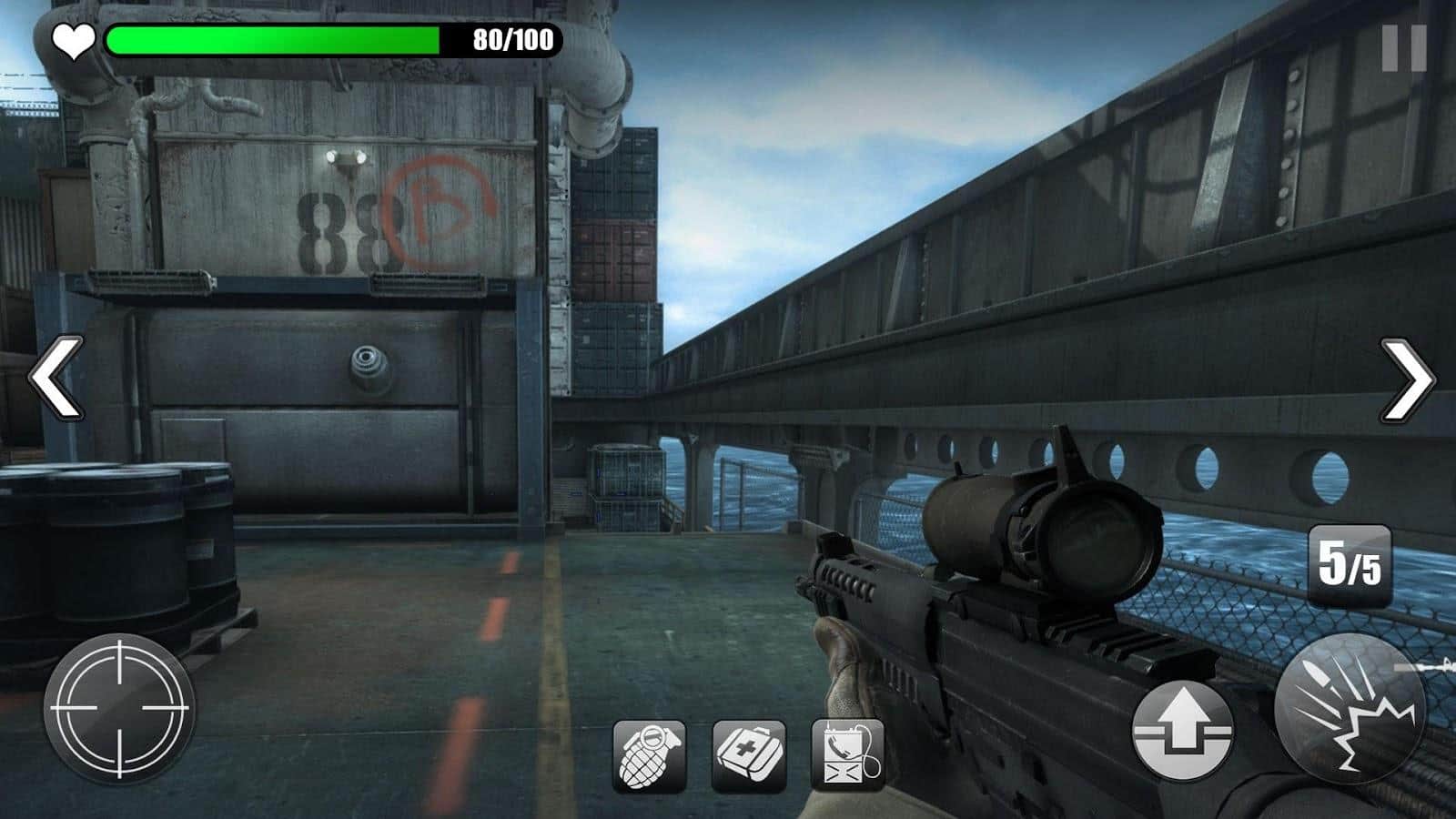
Task: Click the green health progress bar
Action: point(273,40)
